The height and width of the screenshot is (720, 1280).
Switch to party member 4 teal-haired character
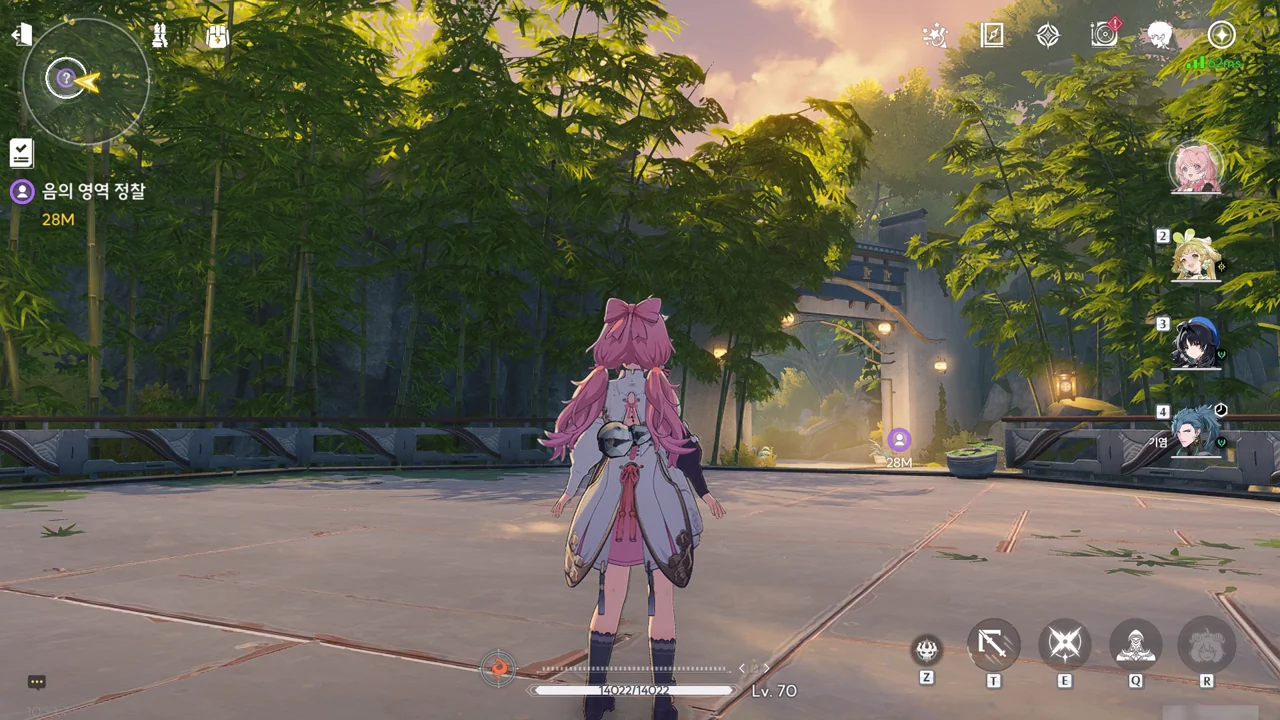click(x=1196, y=432)
